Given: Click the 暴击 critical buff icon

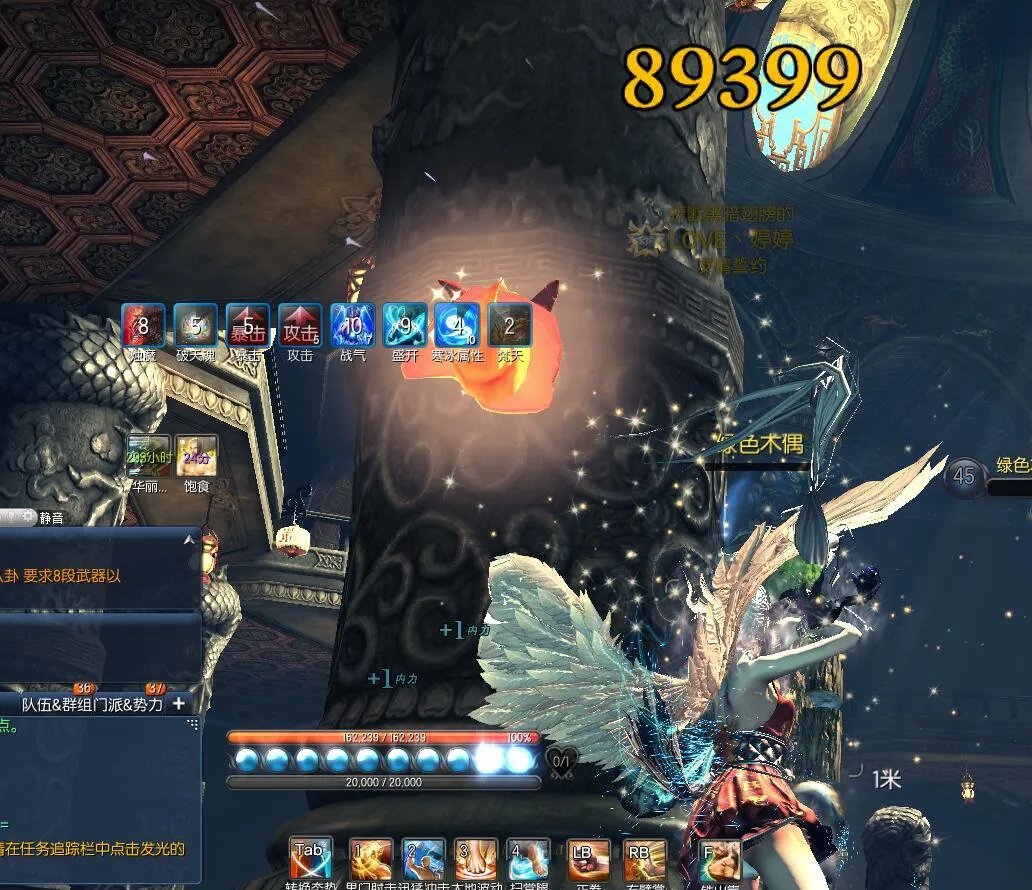Looking at the screenshot, I should click(248, 325).
